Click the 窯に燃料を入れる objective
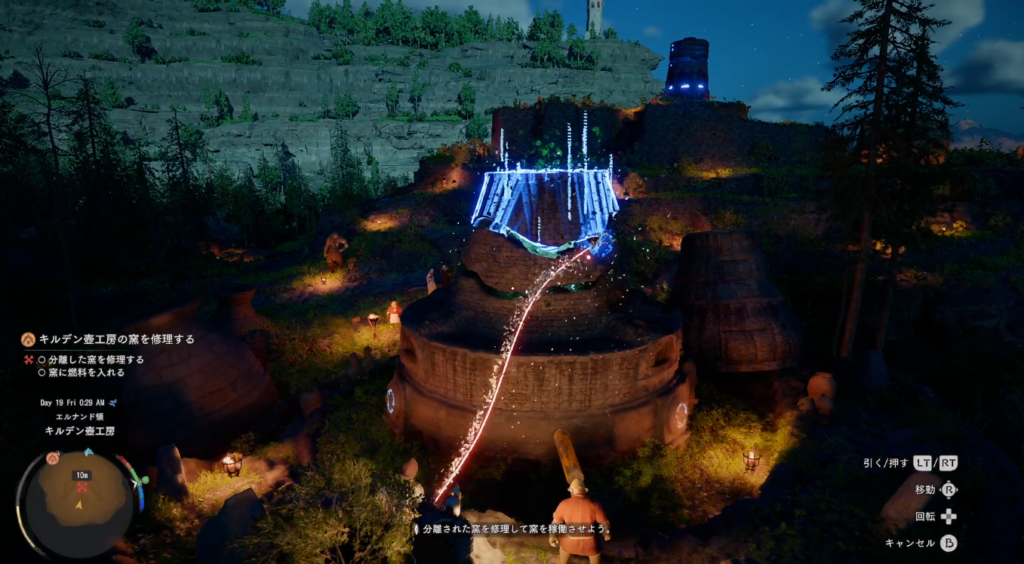Screen dimensions: 1024x564 [x=87, y=372]
